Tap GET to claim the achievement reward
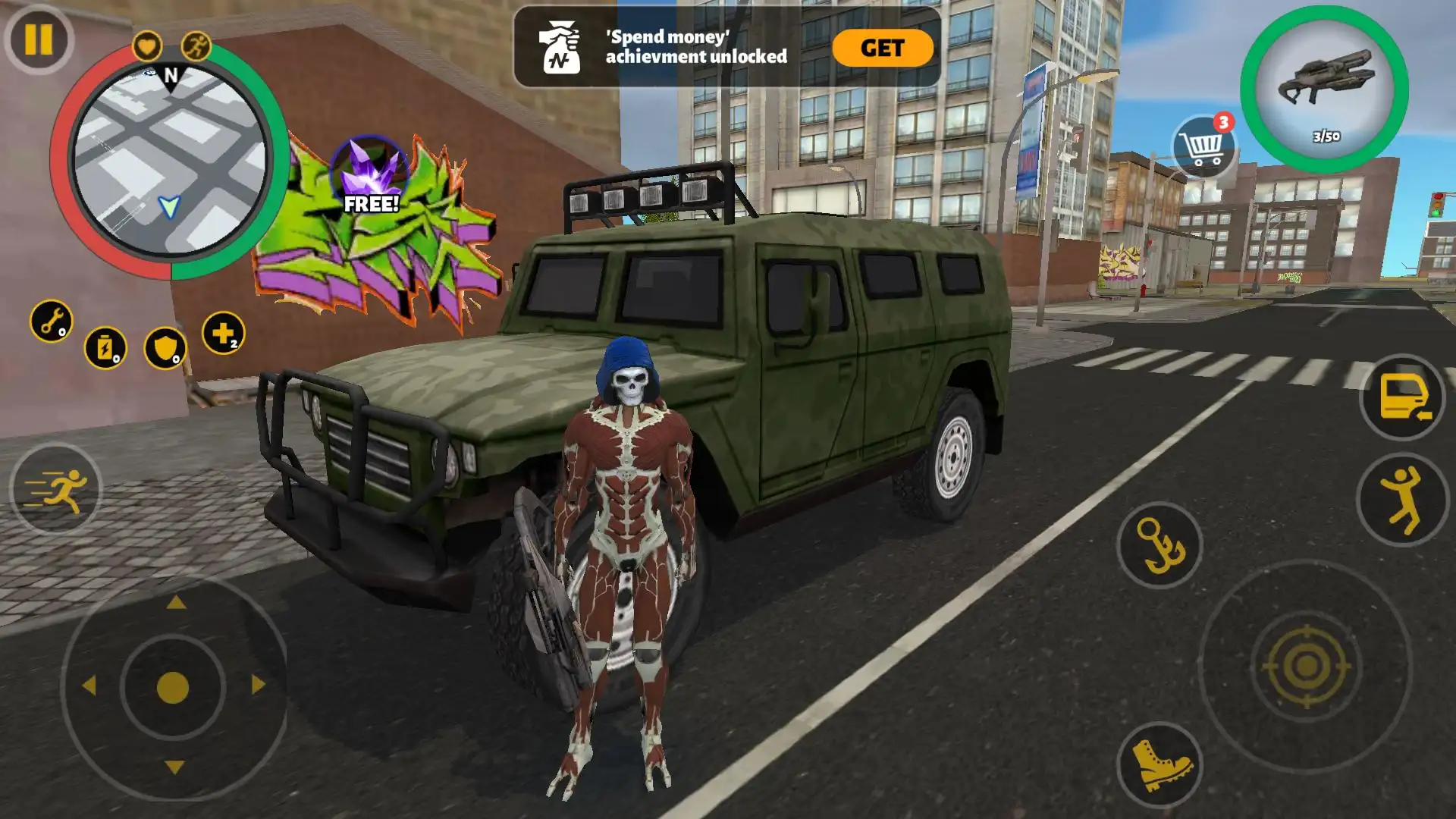The height and width of the screenshot is (819, 1456). [882, 48]
